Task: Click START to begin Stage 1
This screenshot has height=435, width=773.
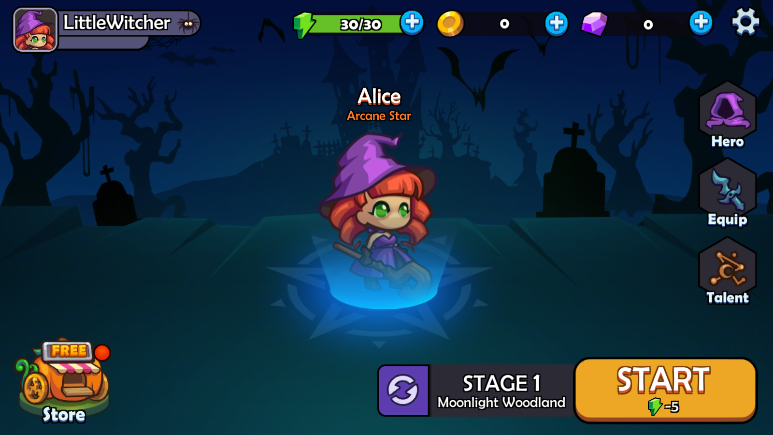Action: pyautogui.click(x=664, y=389)
